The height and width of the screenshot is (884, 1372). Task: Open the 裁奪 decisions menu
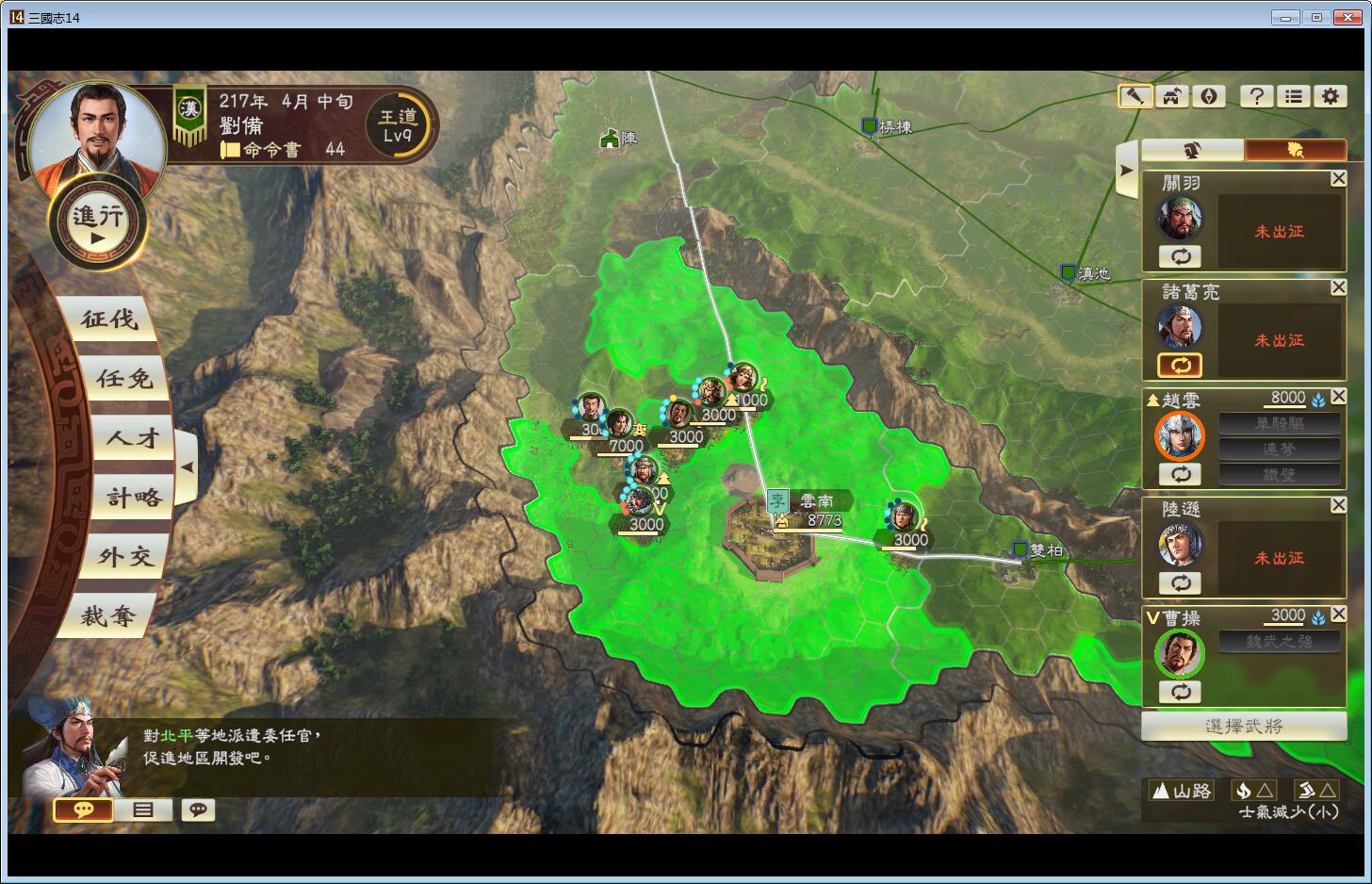pyautogui.click(x=108, y=616)
